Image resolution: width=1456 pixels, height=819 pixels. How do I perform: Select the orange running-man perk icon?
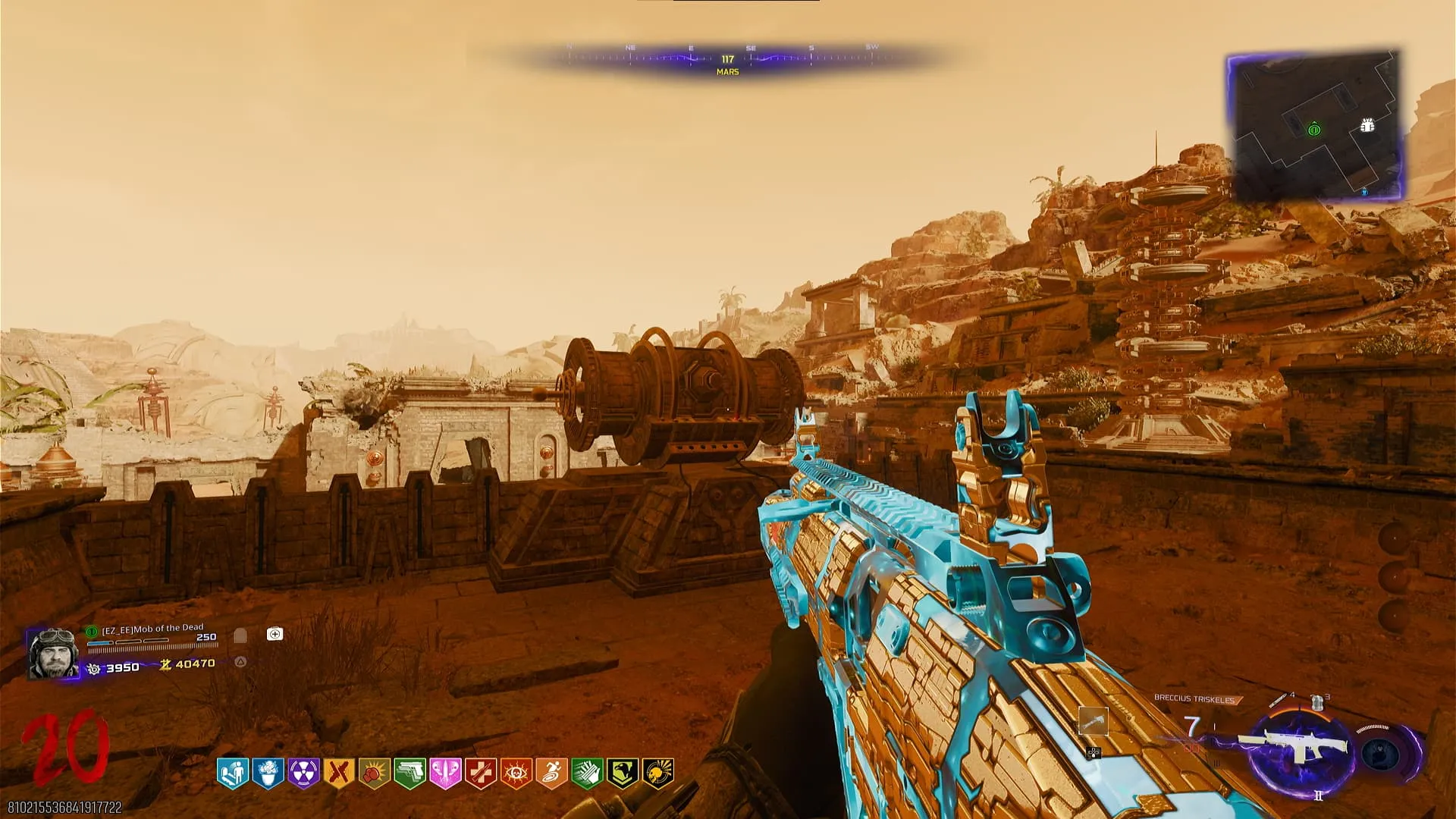click(551, 773)
